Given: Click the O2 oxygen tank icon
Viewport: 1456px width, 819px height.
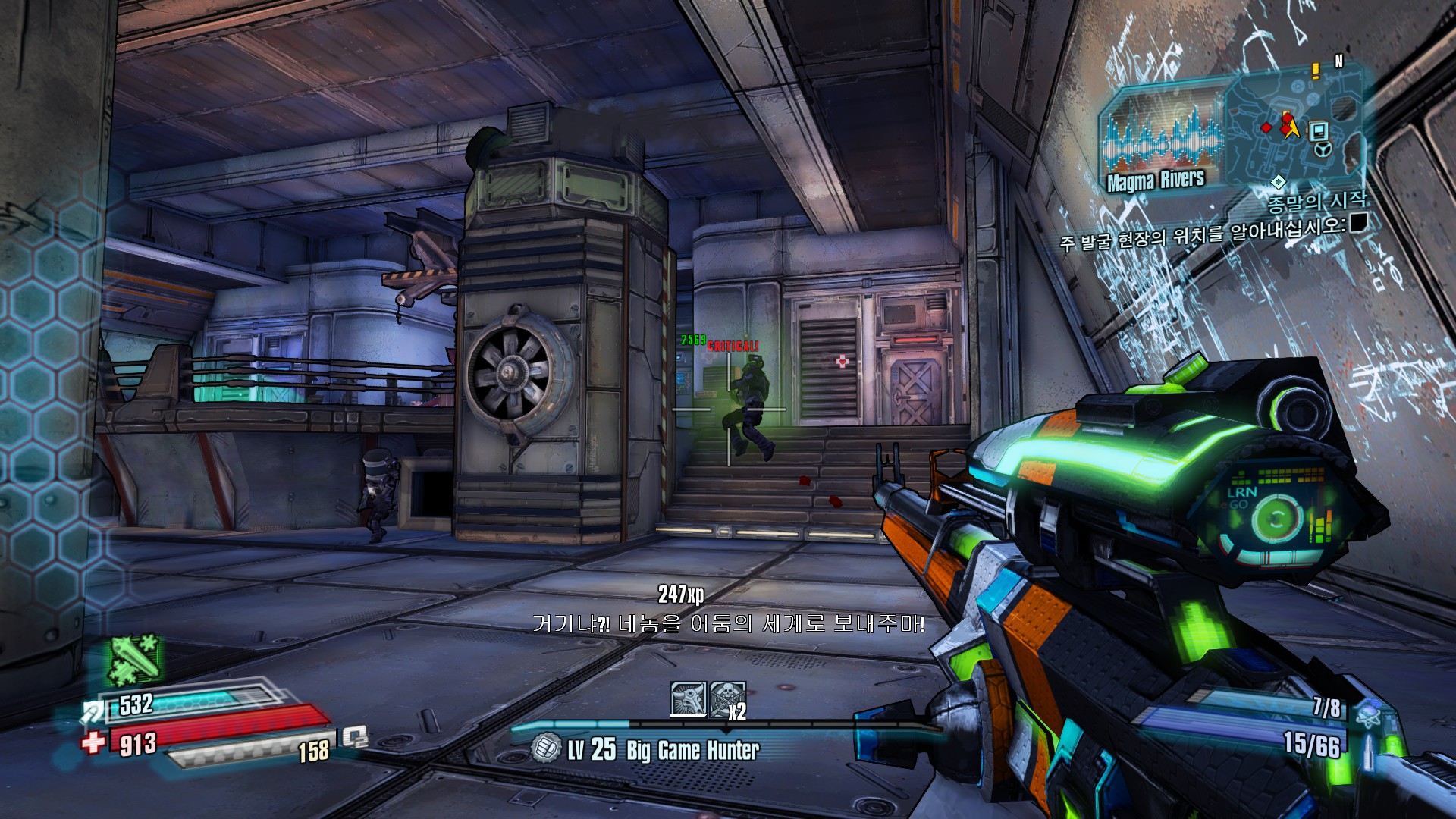Looking at the screenshot, I should pyautogui.click(x=354, y=736).
